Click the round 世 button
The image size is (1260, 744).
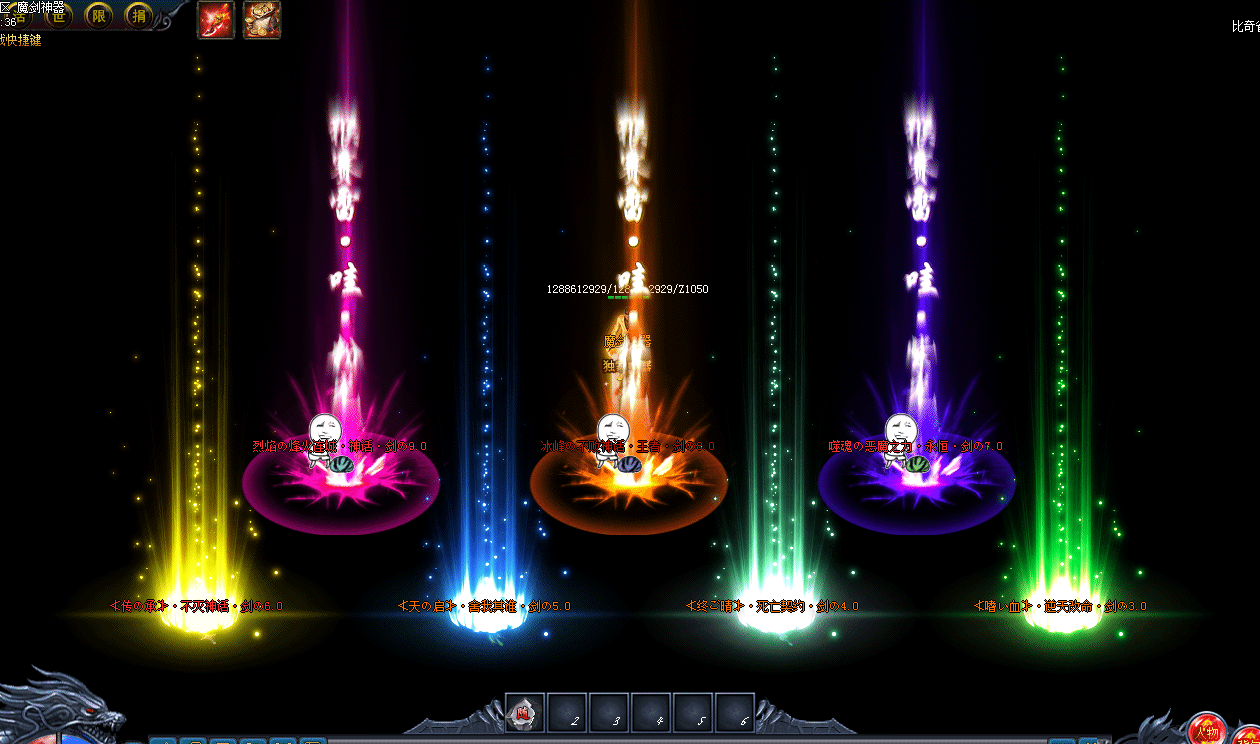(60, 17)
